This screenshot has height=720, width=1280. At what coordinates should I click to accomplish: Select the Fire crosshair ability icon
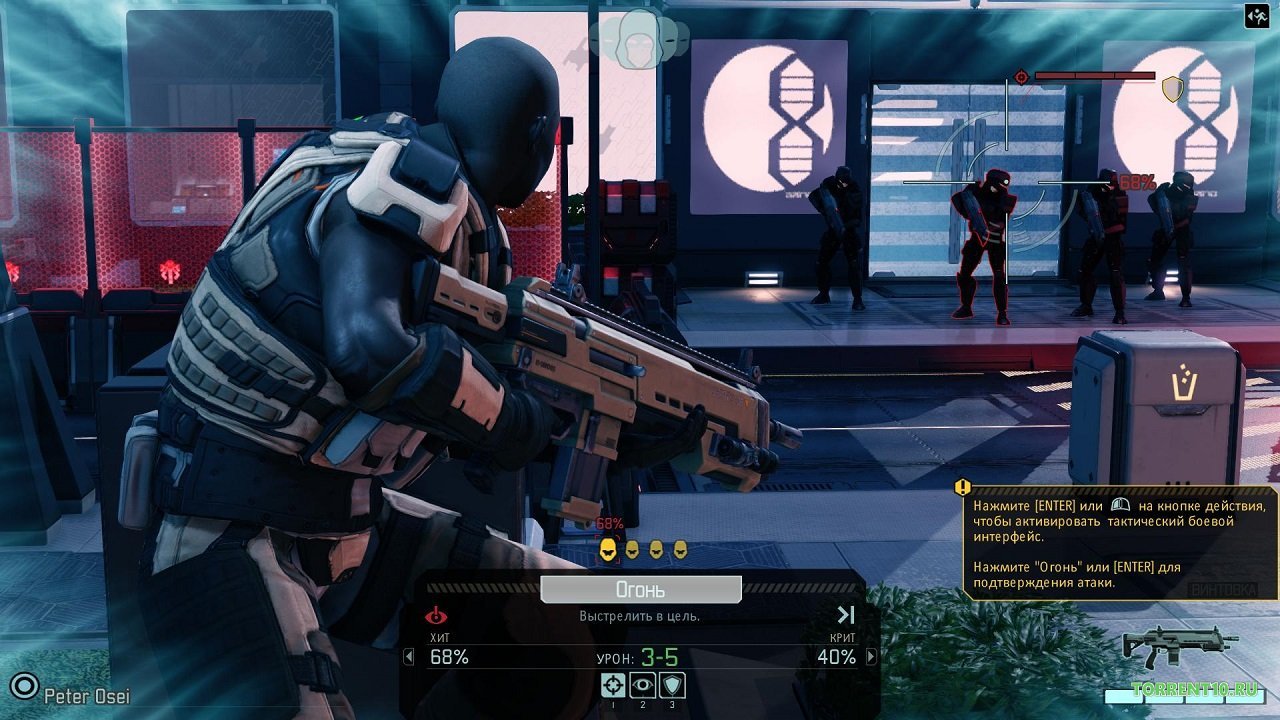614,685
